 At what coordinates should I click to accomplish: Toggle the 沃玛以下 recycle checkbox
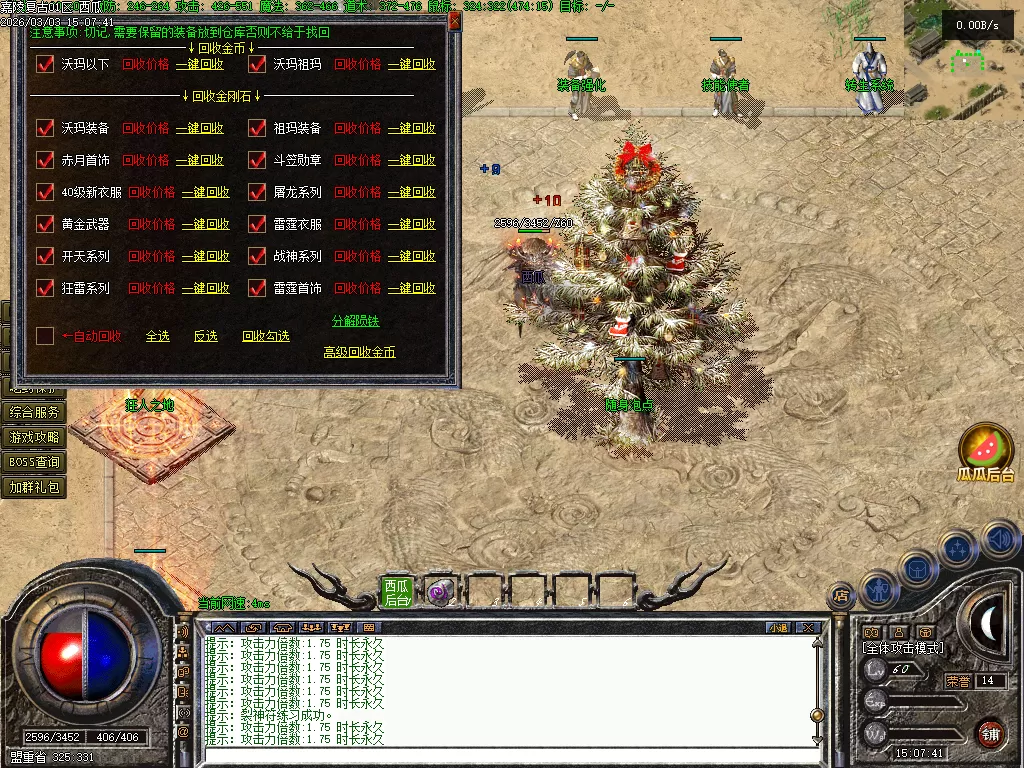pos(44,64)
